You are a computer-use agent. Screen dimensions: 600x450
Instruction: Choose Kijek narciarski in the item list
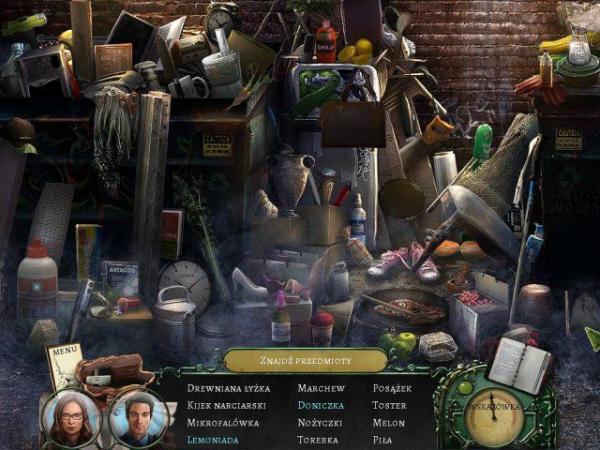pos(226,405)
